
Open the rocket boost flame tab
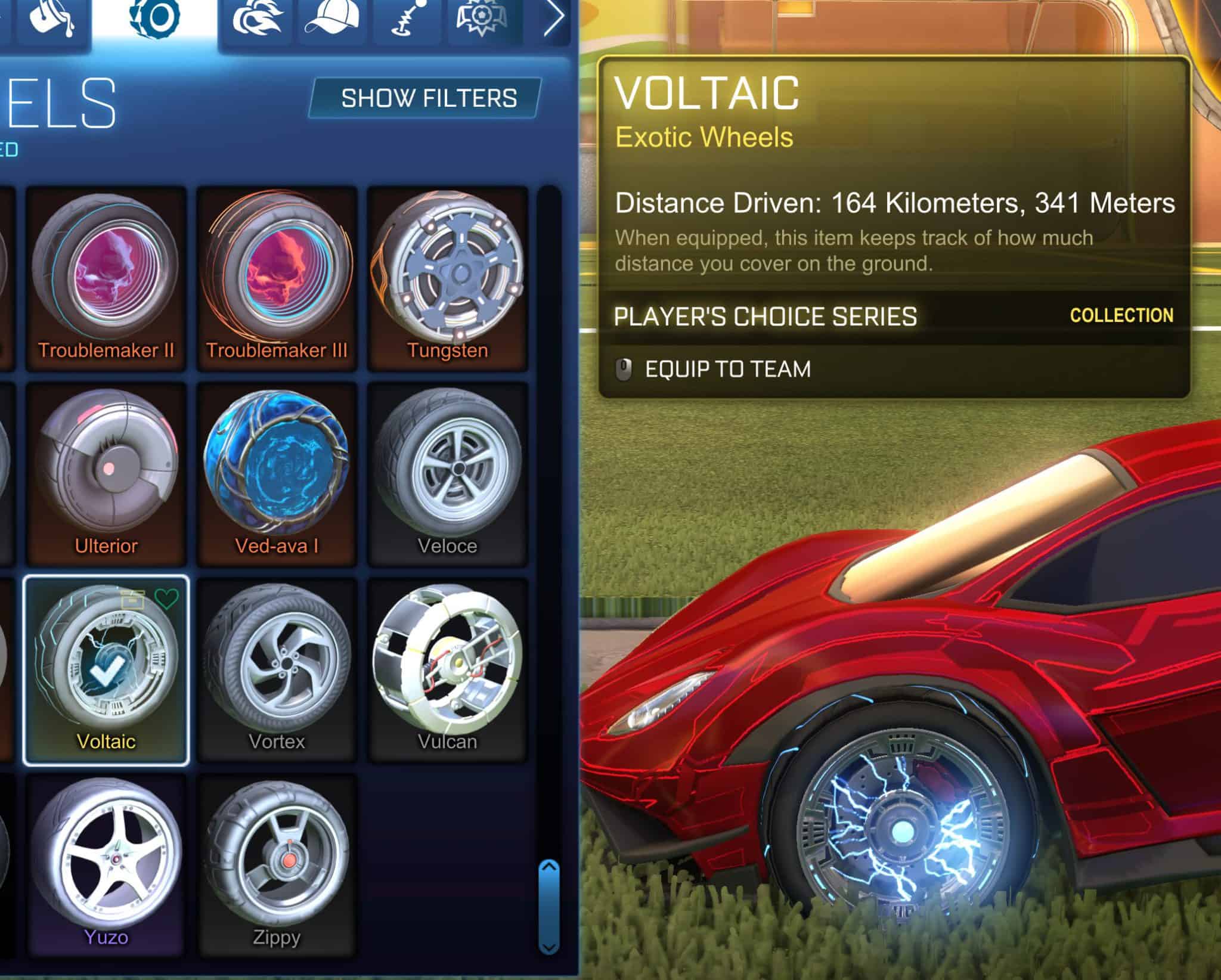256,21
